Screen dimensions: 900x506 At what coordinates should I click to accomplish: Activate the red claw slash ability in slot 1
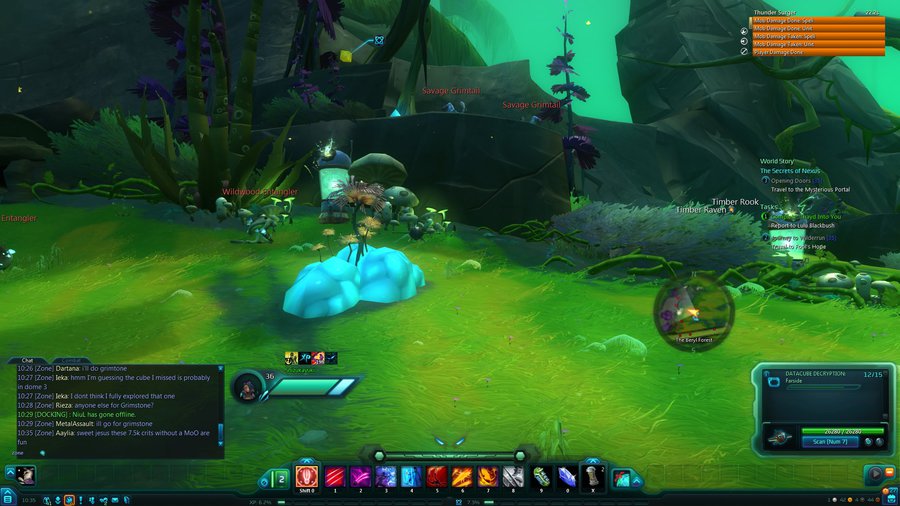point(332,477)
